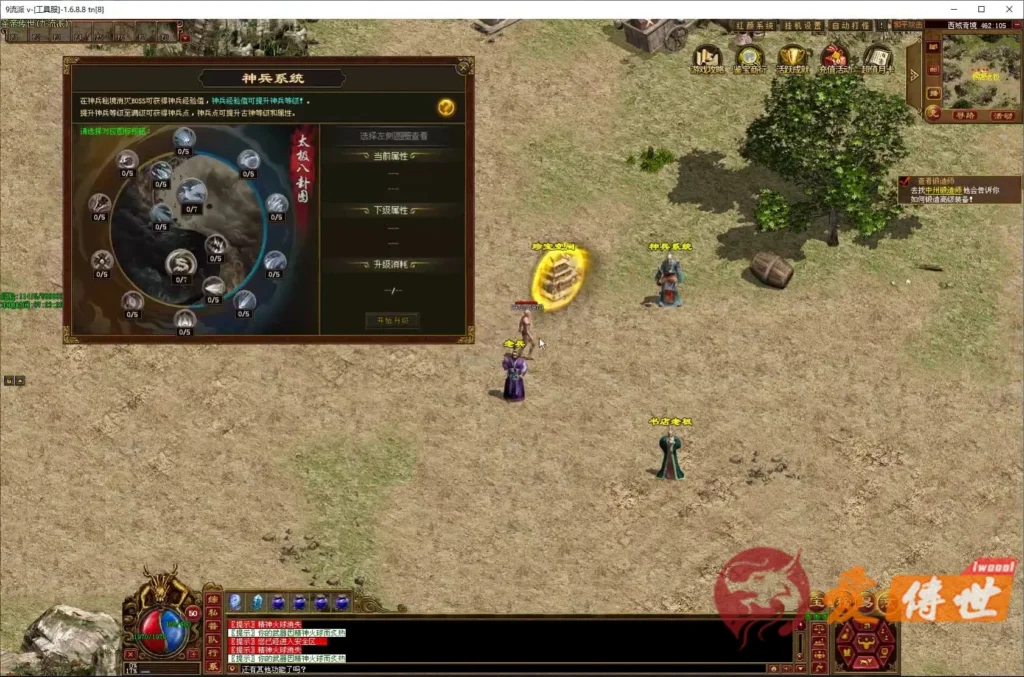Open the gold question mark help
This screenshot has width=1024, height=677.
[x=446, y=107]
